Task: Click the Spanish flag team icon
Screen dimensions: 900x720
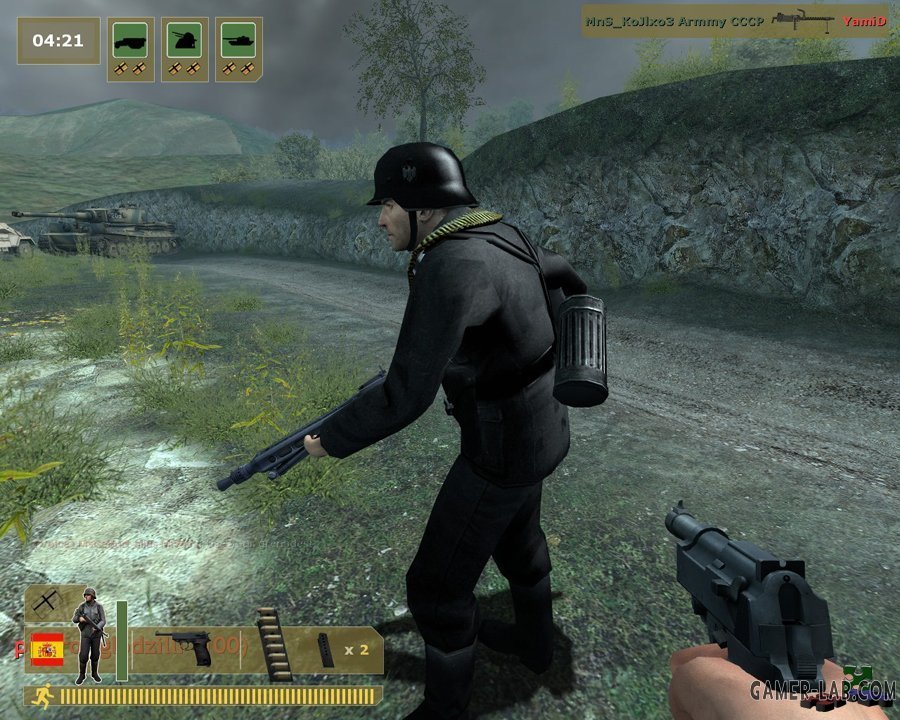Action: pos(47,650)
